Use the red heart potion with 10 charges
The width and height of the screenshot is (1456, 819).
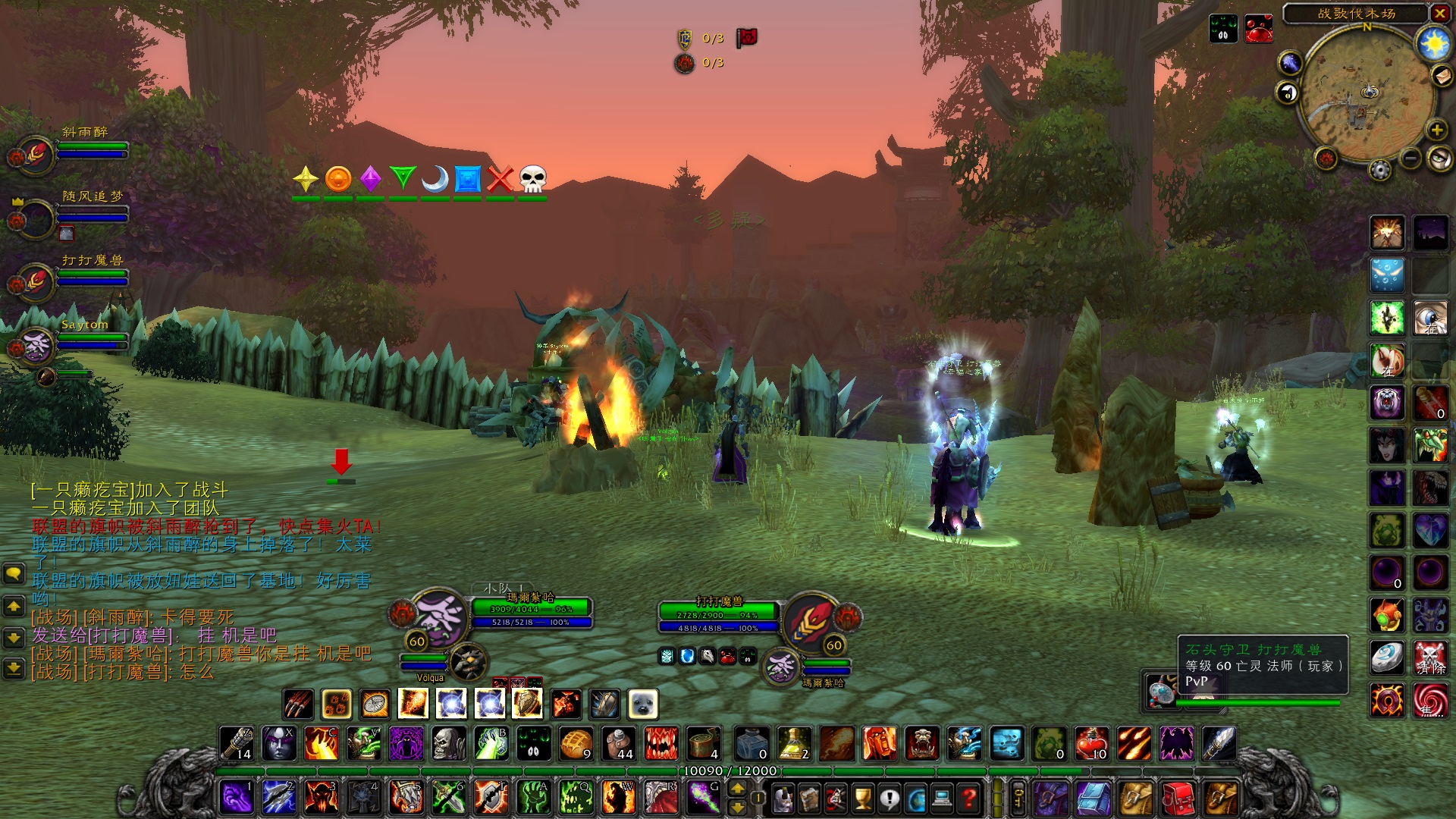pos(1092,744)
